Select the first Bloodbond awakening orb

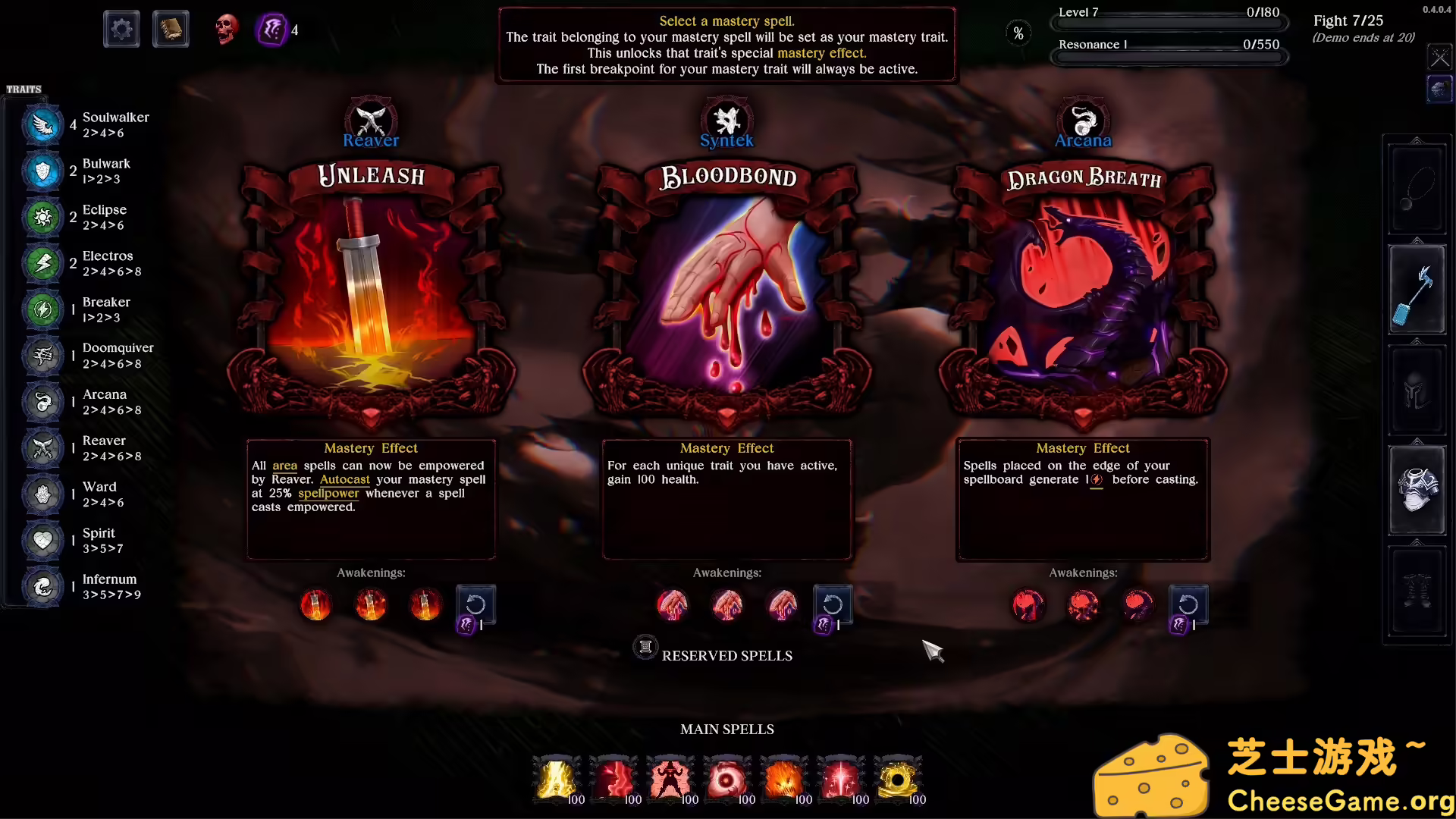(x=673, y=604)
